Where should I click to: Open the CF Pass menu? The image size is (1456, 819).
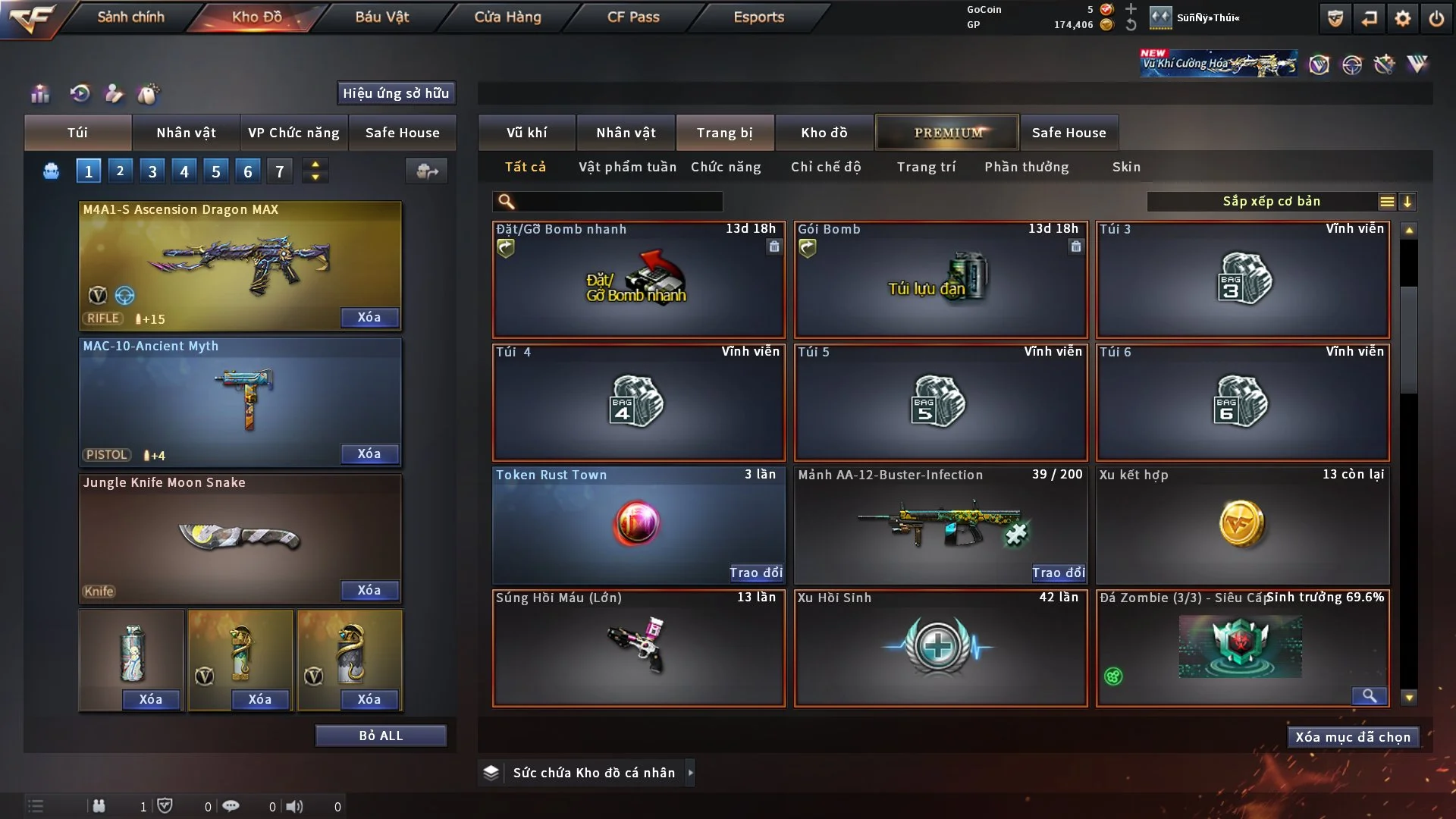tap(633, 17)
